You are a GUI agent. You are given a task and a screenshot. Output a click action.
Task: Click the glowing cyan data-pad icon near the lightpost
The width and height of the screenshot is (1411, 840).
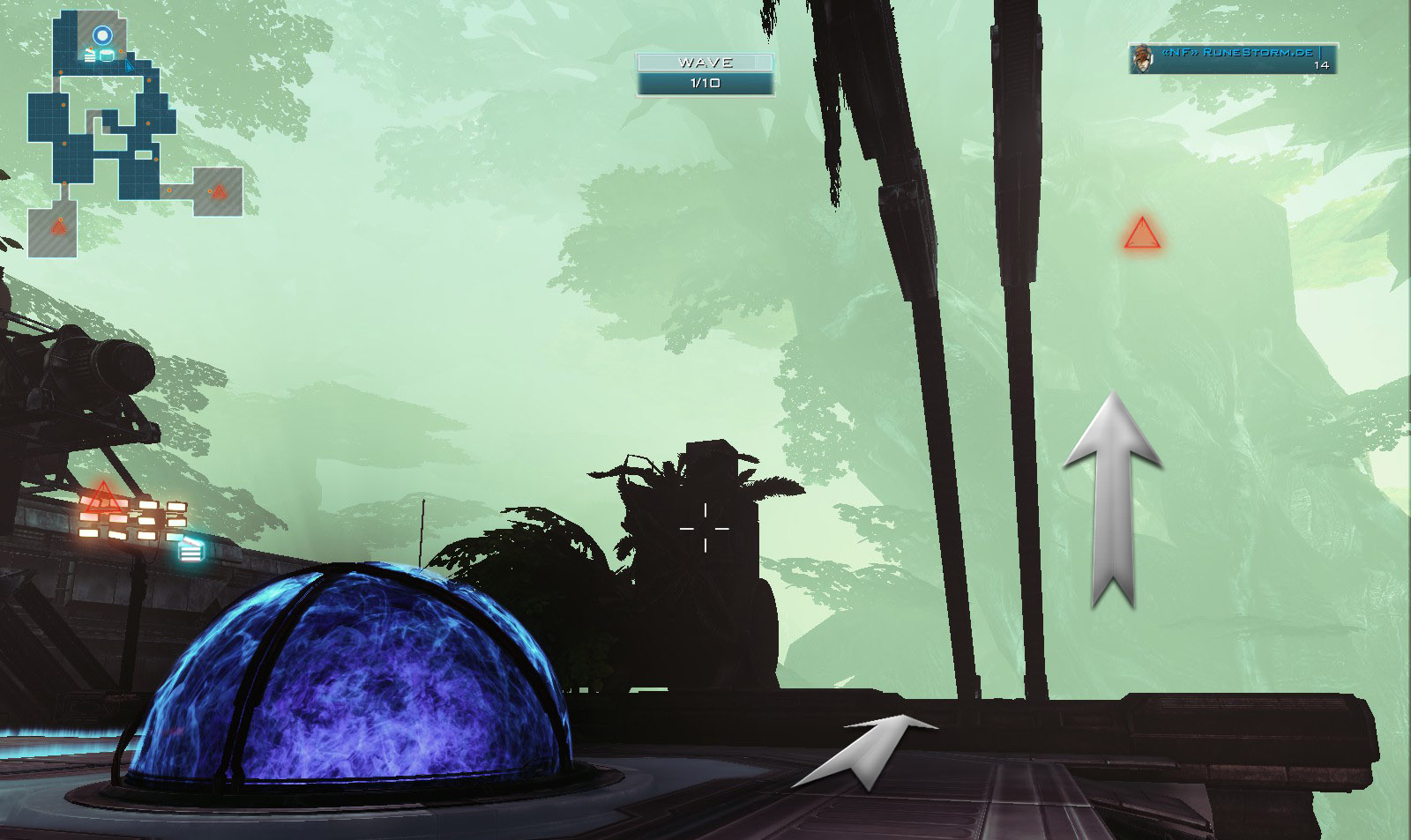click(191, 552)
